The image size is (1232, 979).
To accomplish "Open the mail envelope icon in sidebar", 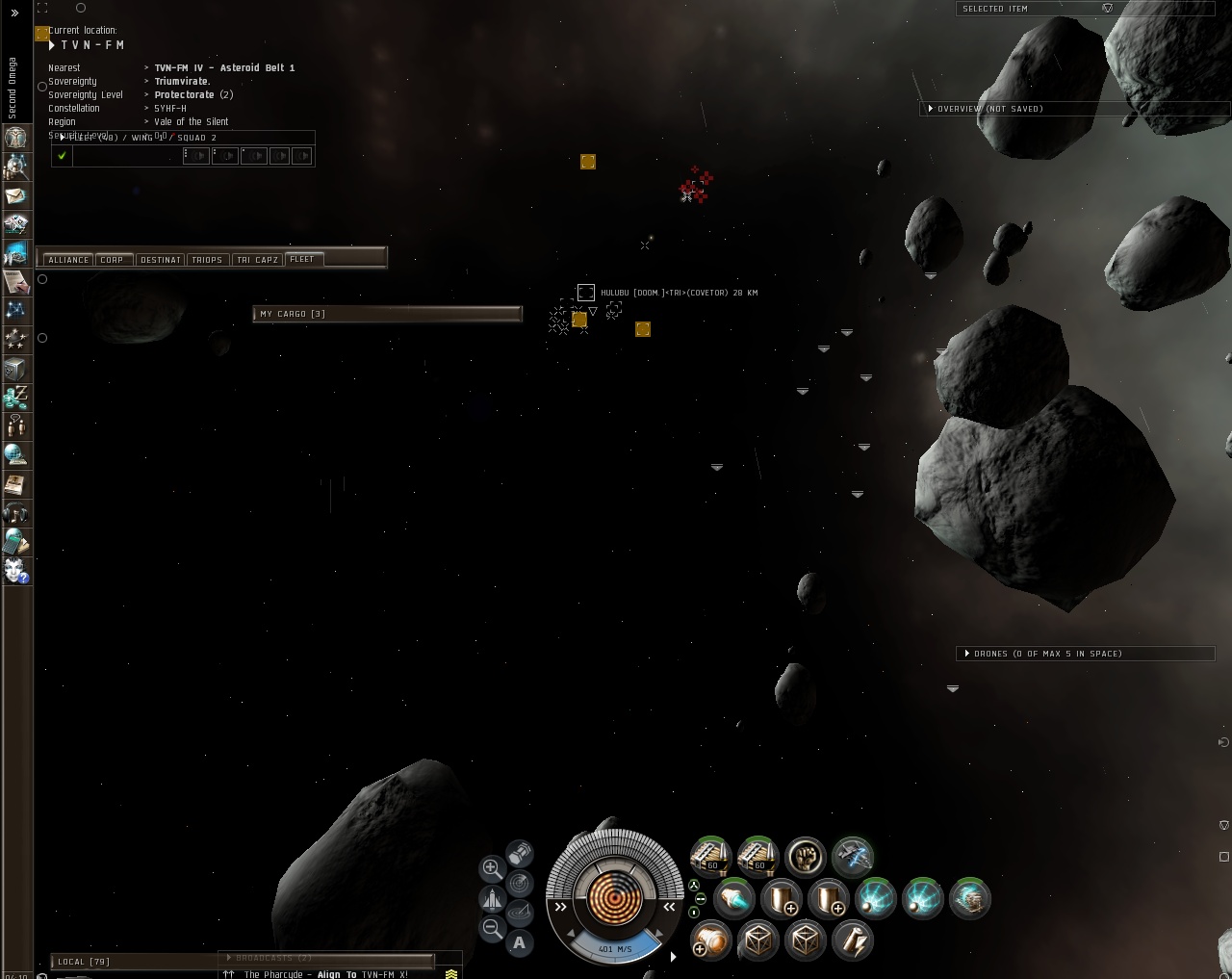I will 15,195.
